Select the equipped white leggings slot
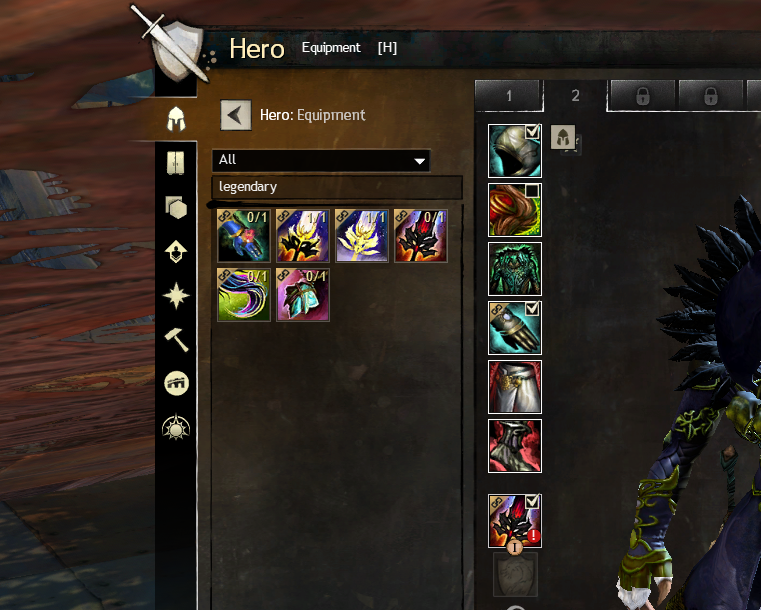This screenshot has width=761, height=610. pos(515,387)
